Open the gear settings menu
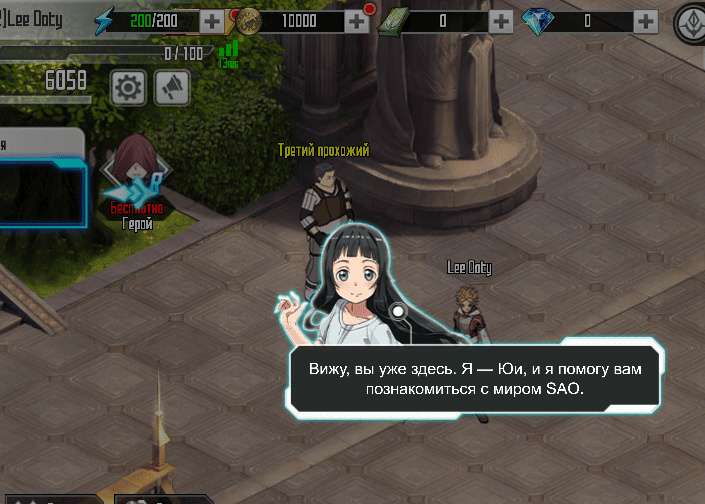The height and width of the screenshot is (504, 705). click(128, 88)
